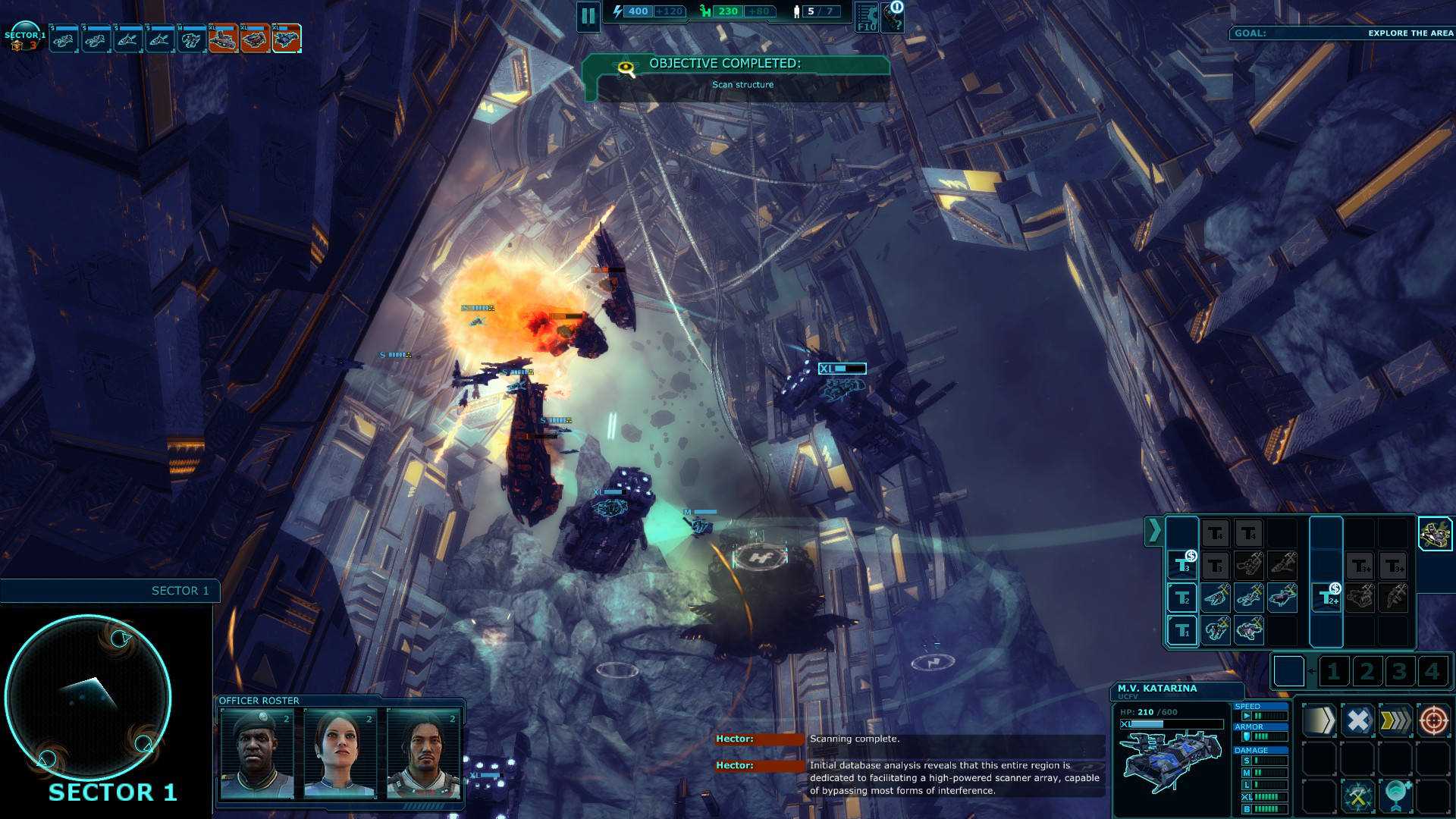Click the arrow beside control group numbers

[1311, 670]
